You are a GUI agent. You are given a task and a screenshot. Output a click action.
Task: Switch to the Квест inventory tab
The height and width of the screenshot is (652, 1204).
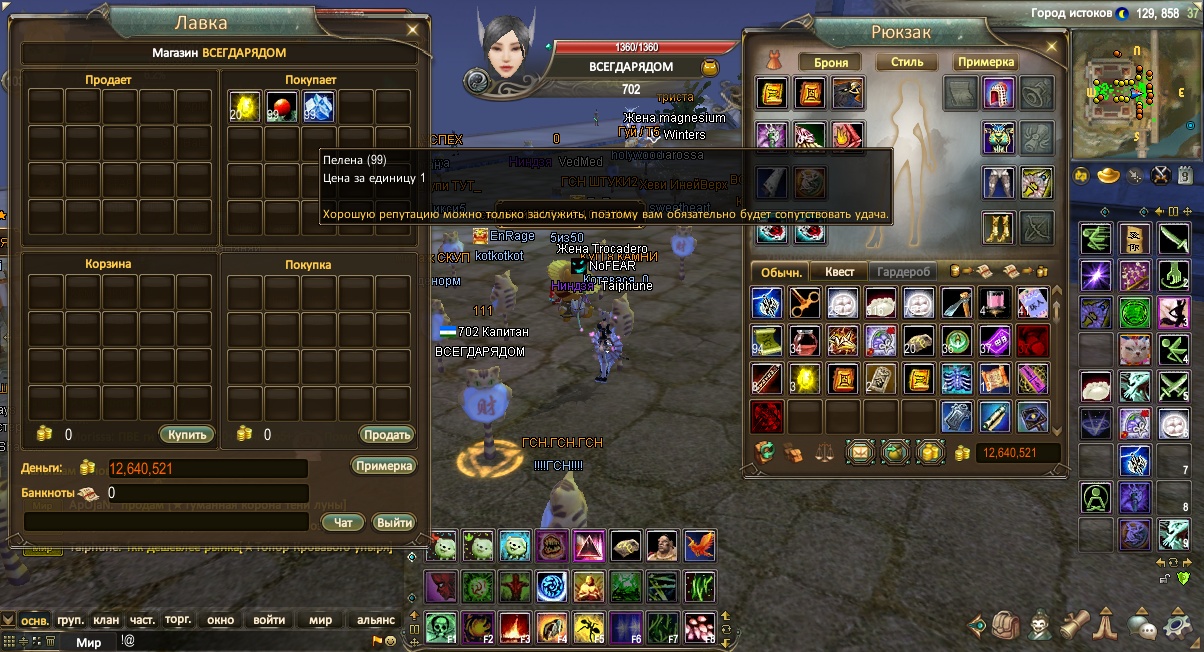pyautogui.click(x=839, y=272)
